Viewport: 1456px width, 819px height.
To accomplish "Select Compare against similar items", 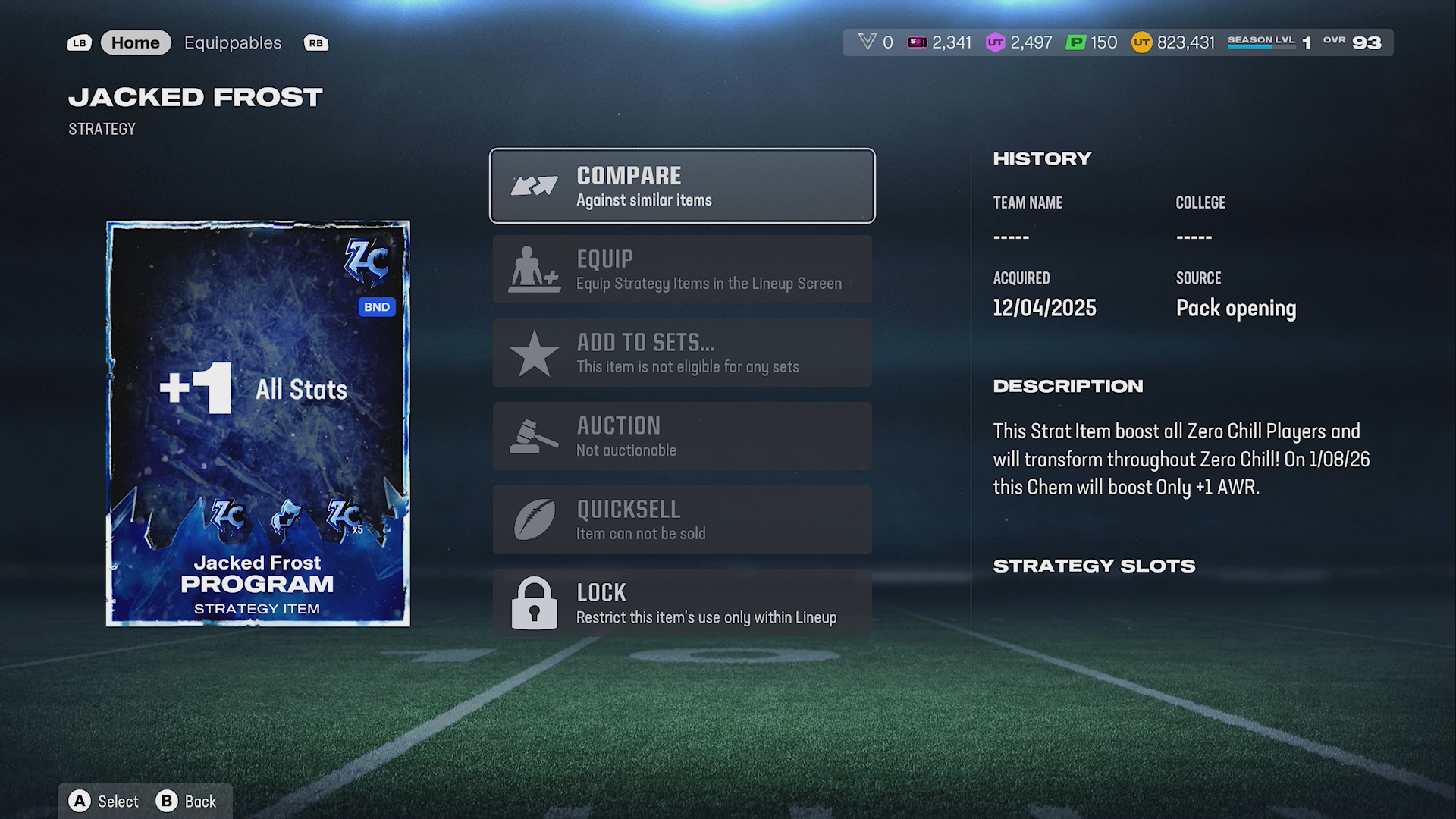I will coord(682,186).
